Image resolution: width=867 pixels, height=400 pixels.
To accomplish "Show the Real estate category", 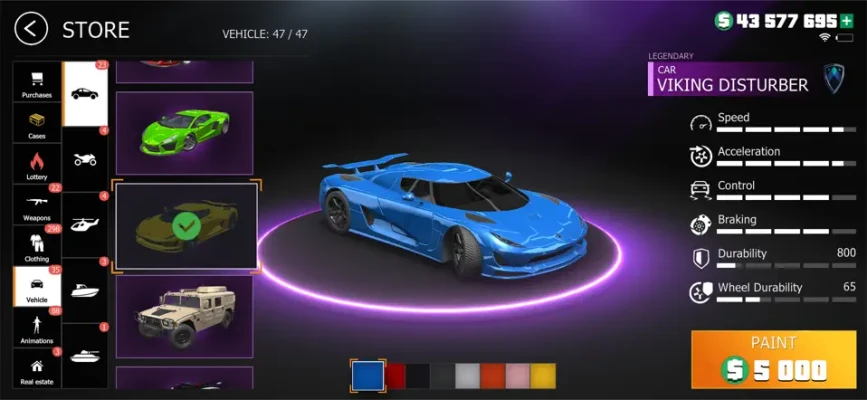I will point(37,368).
